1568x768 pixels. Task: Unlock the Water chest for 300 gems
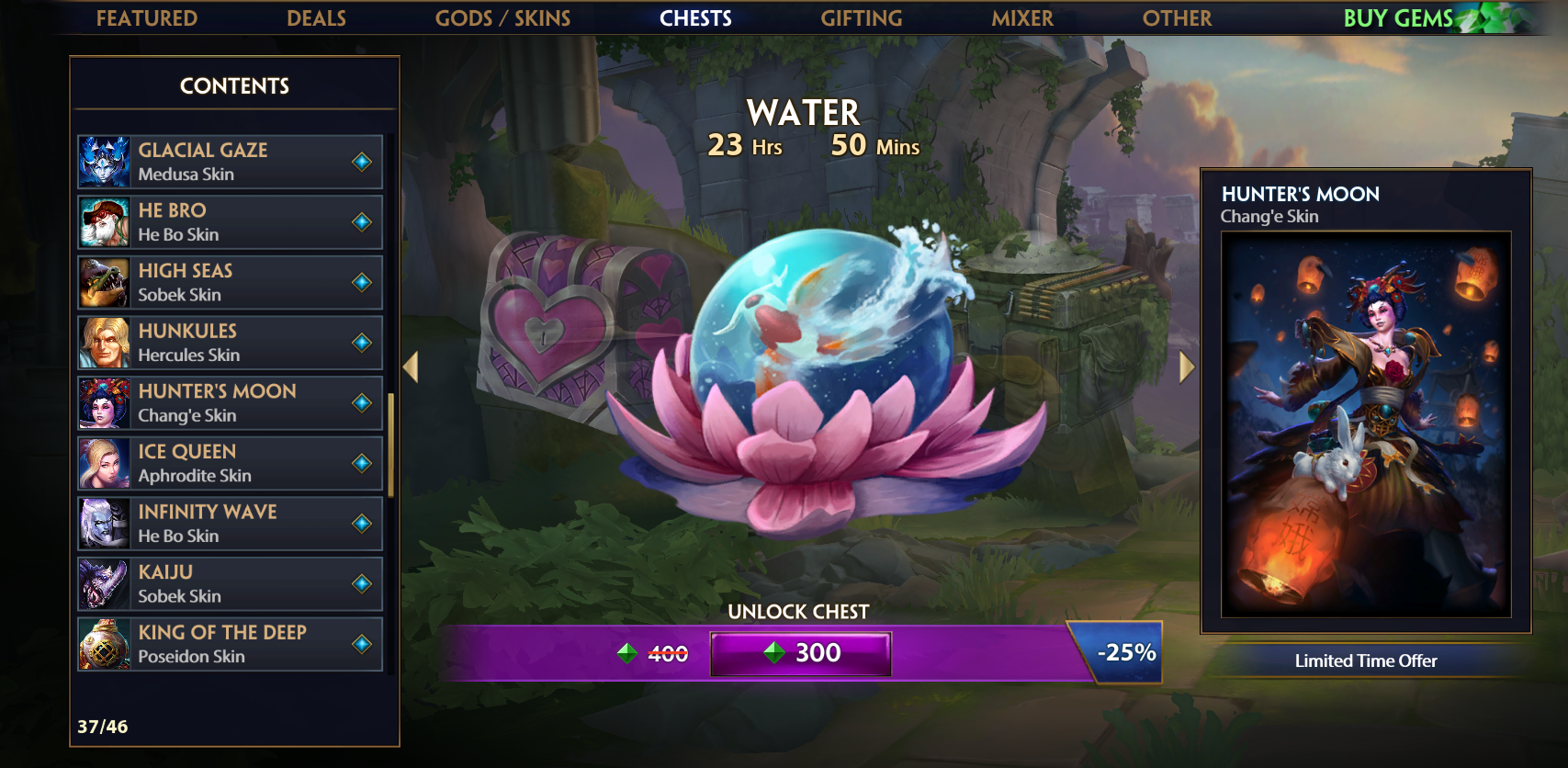coord(801,653)
